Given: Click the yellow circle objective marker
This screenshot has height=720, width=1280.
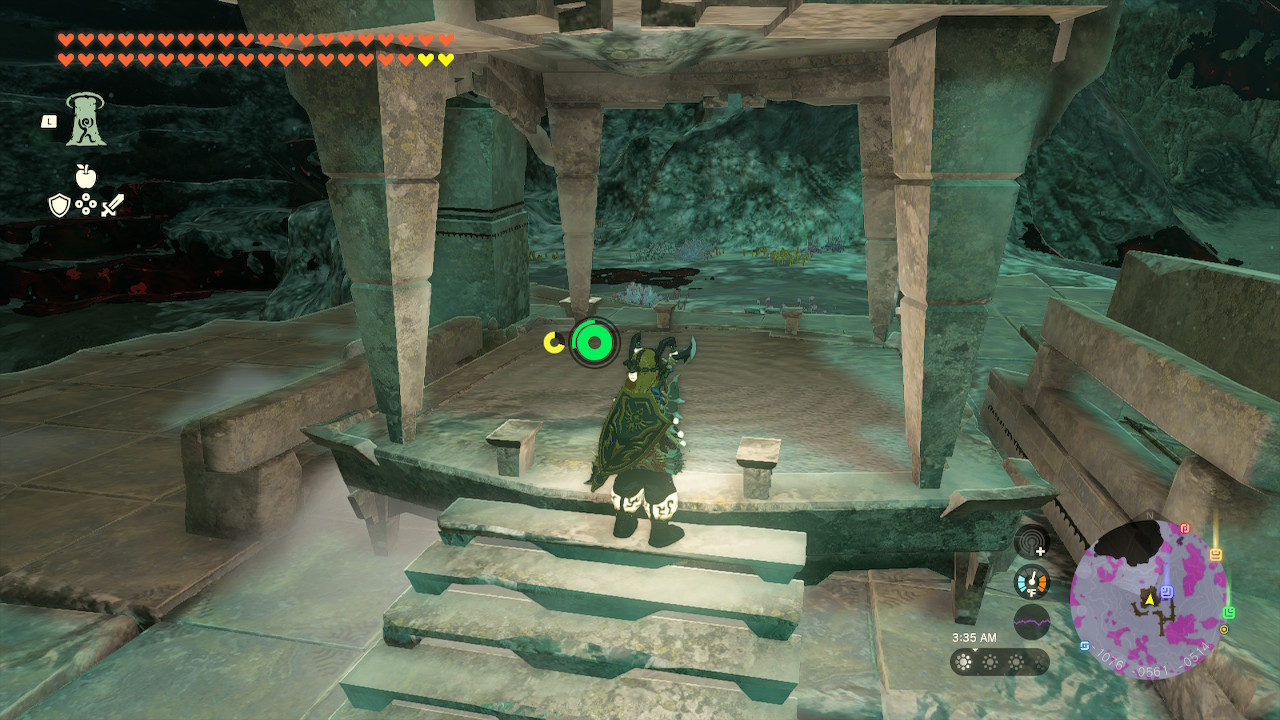Looking at the screenshot, I should coord(1224,630).
